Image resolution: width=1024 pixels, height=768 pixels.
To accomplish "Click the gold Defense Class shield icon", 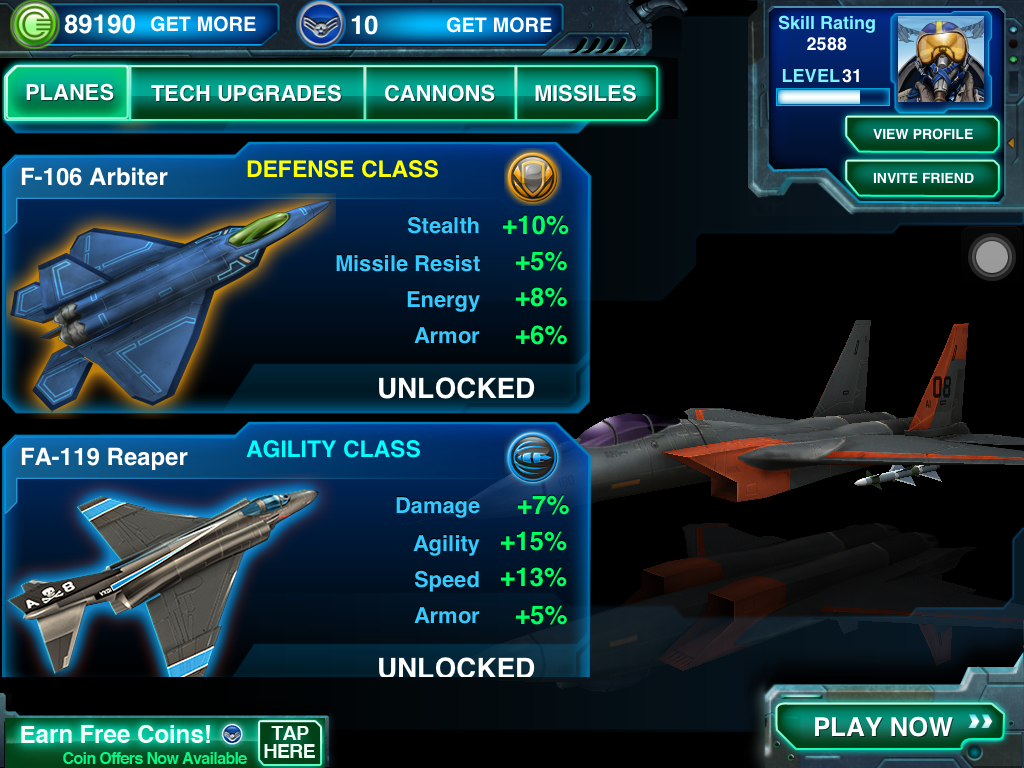I will tap(532, 177).
